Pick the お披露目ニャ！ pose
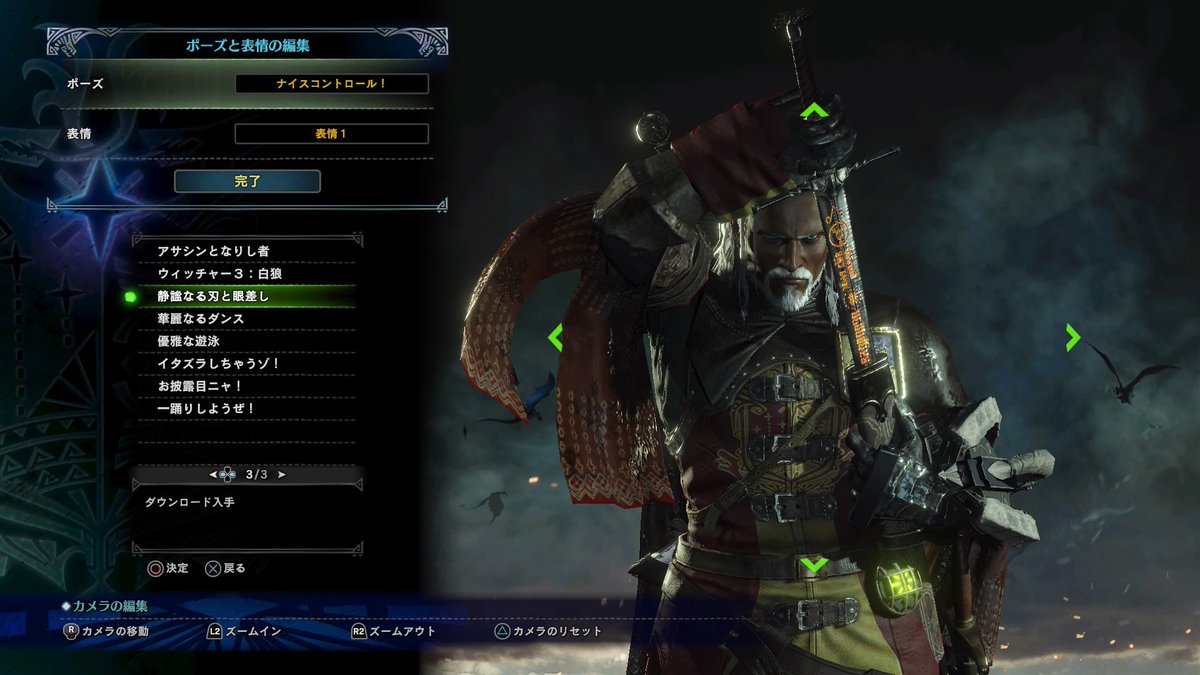Screen dimensions: 1200x675 point(201,386)
